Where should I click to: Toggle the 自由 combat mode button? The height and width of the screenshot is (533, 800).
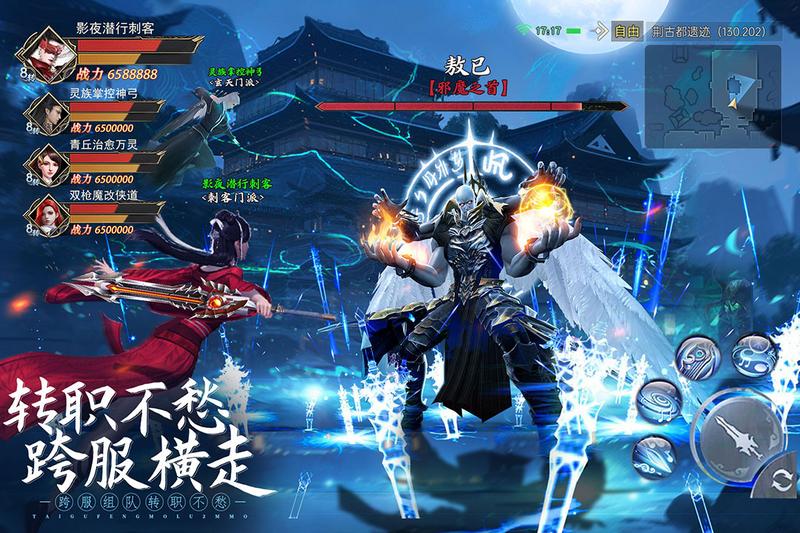pos(627,31)
